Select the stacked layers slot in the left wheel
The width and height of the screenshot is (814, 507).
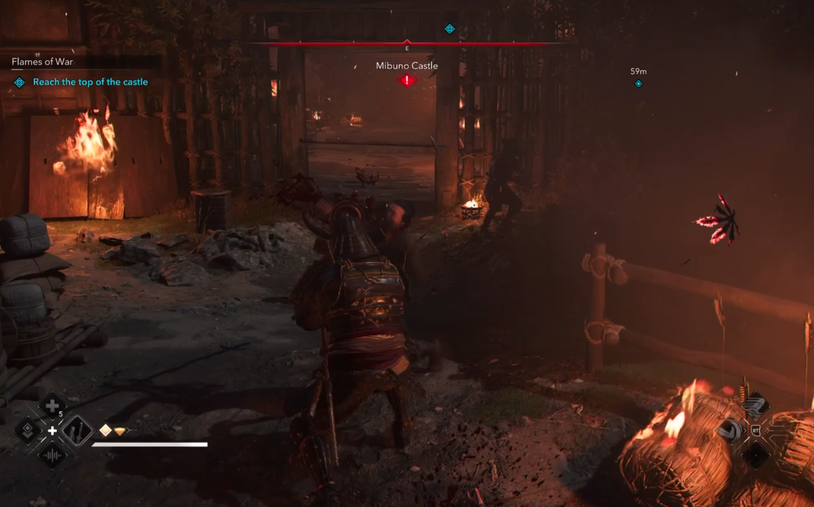pos(28,431)
